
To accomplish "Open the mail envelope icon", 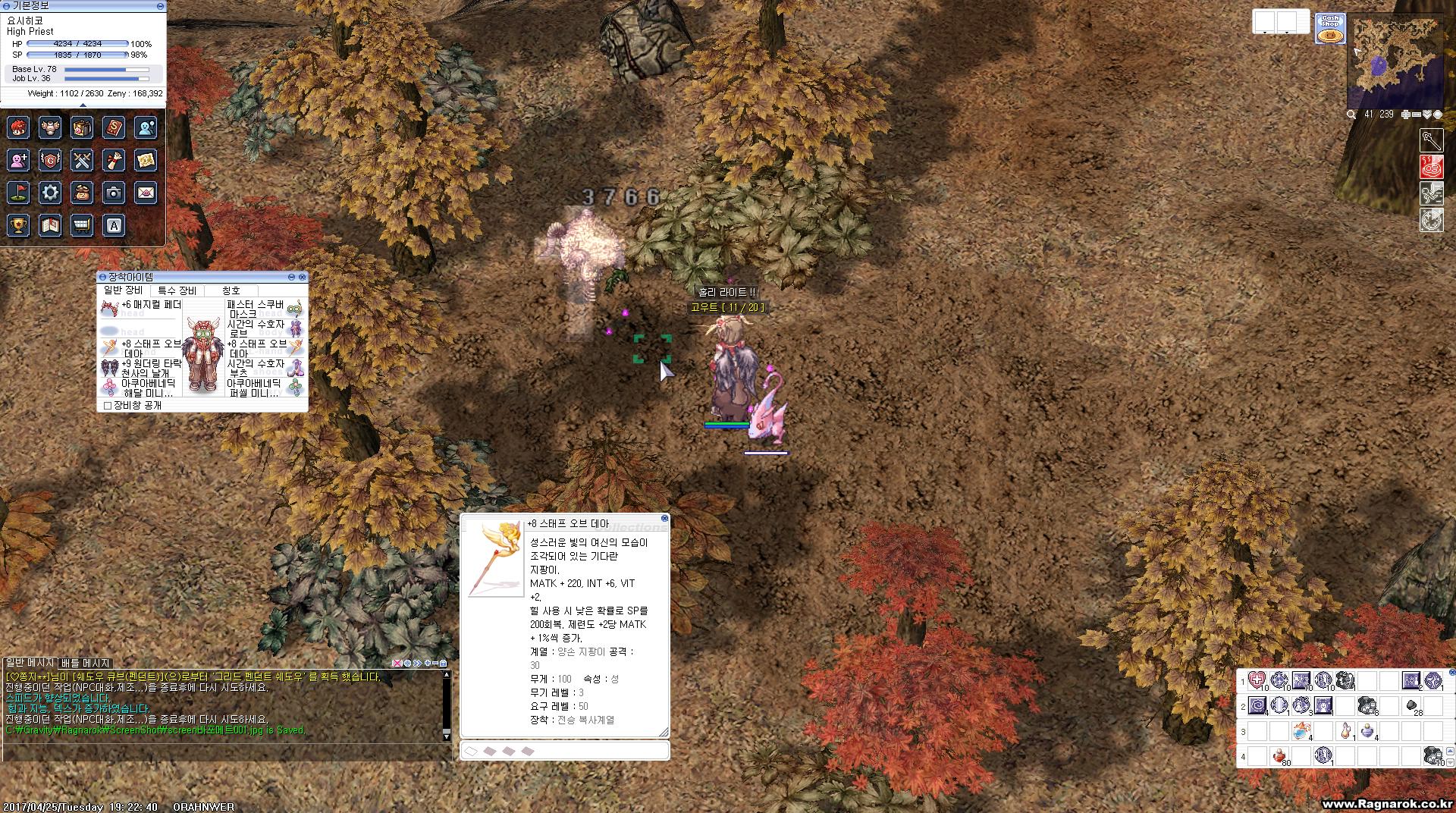I will pos(146,193).
